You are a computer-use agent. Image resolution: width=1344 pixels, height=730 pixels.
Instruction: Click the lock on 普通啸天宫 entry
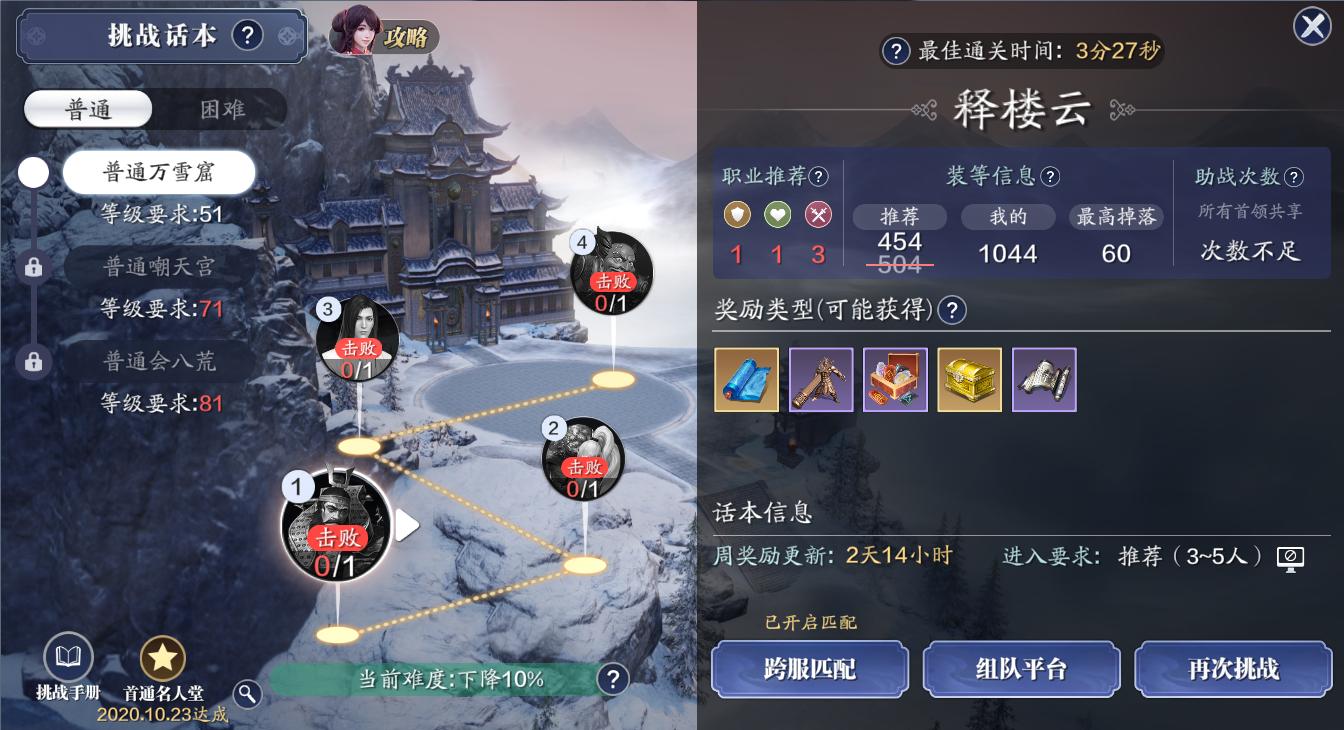click(x=33, y=267)
